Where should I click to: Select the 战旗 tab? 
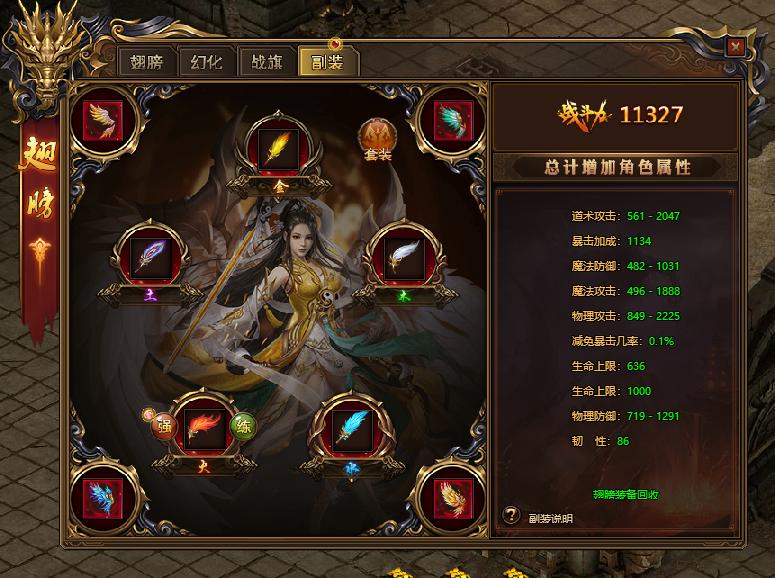pyautogui.click(x=266, y=61)
